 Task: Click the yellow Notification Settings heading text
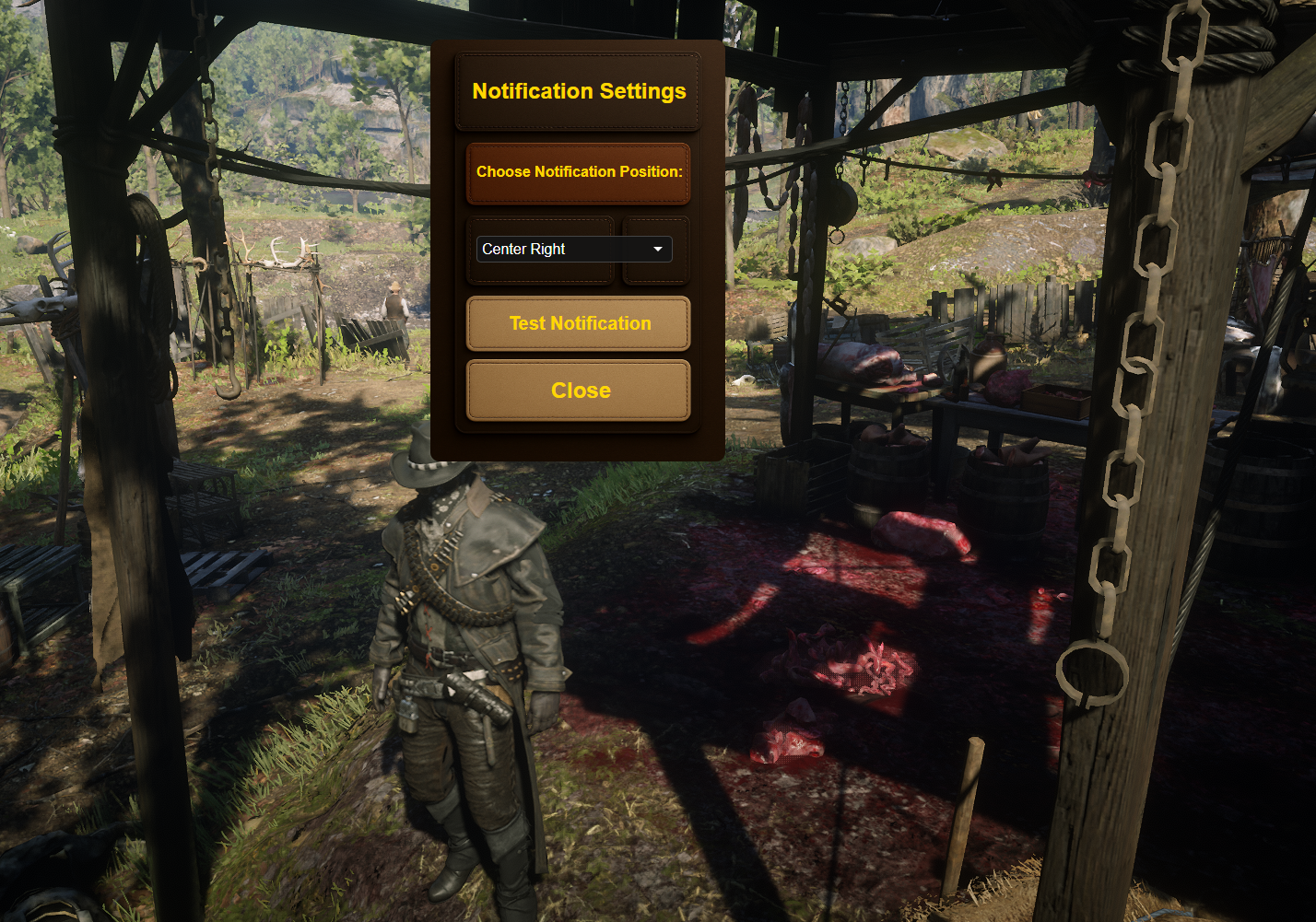click(x=578, y=91)
